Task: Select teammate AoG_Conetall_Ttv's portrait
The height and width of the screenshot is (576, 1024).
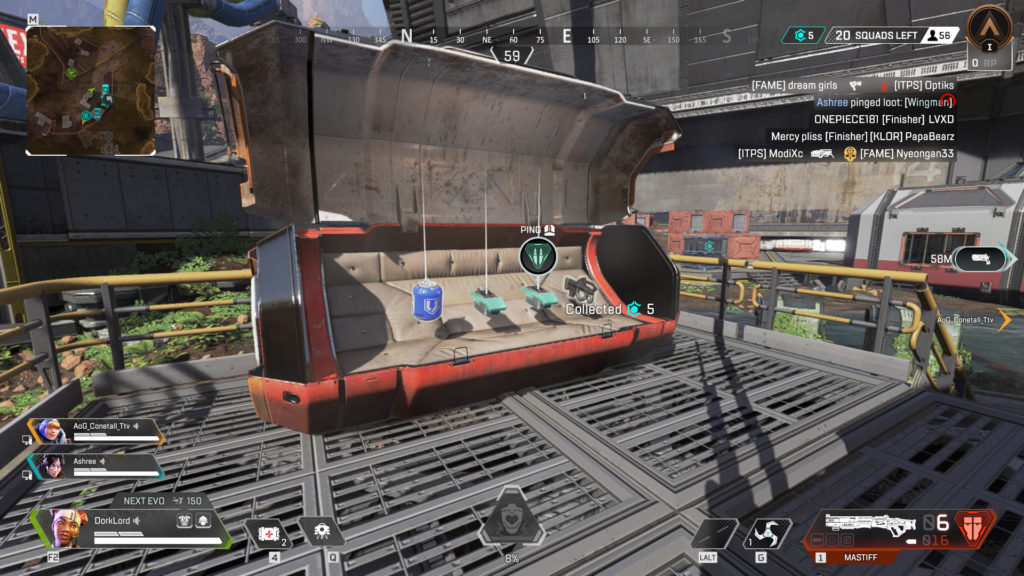Action: pyautogui.click(x=53, y=432)
